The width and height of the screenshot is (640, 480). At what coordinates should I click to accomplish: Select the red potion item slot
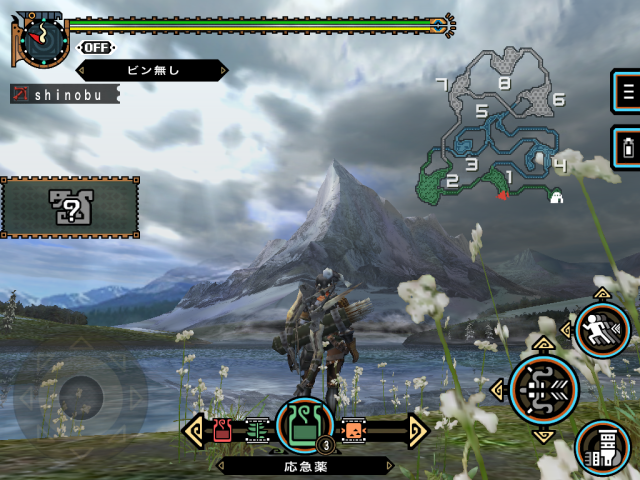[x=223, y=430]
